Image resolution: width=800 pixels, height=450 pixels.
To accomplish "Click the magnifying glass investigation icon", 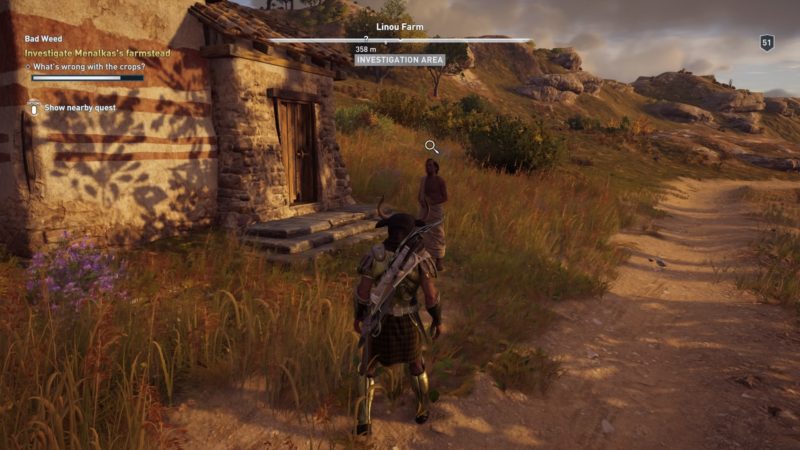I will 431,147.
